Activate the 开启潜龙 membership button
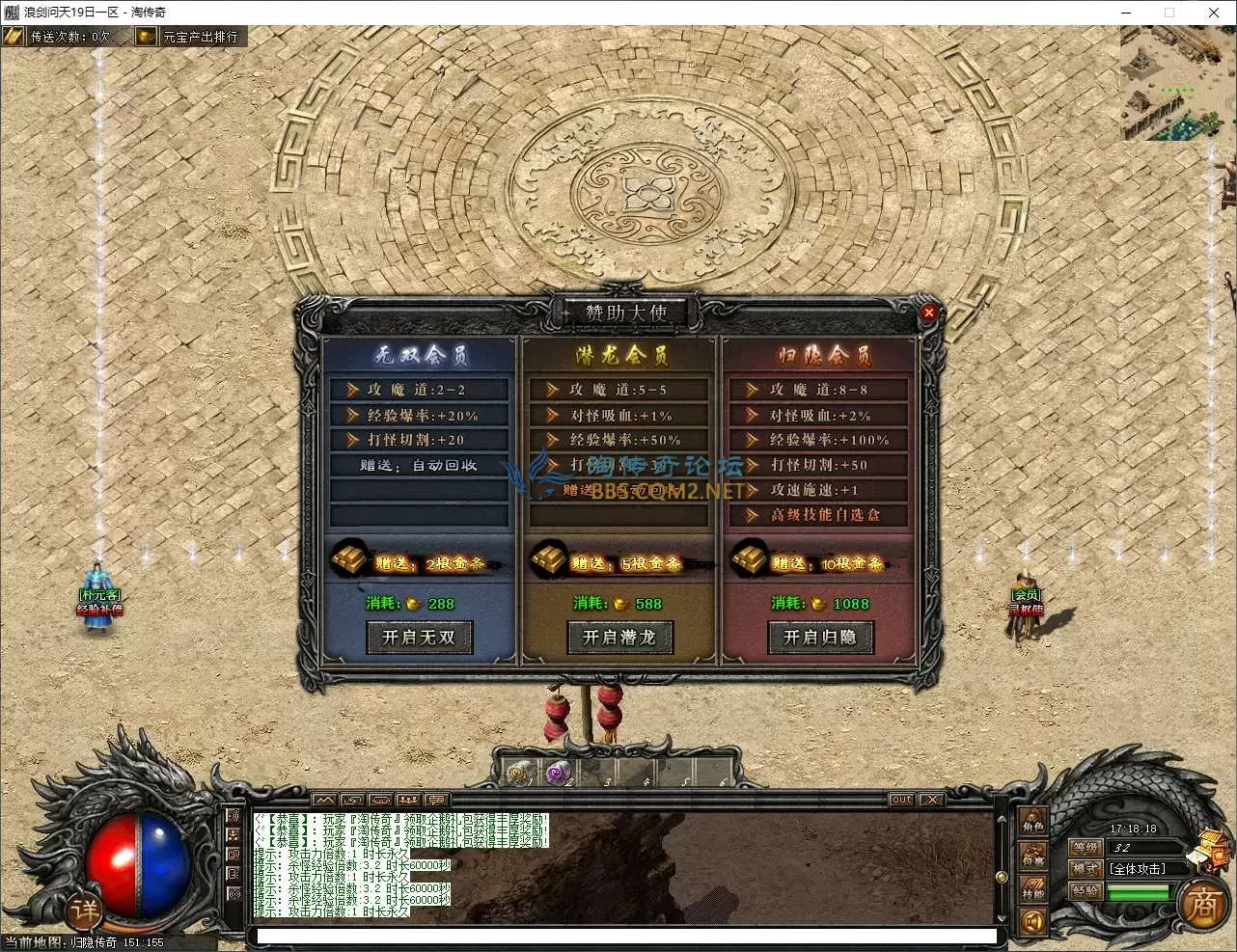 pyautogui.click(x=619, y=638)
